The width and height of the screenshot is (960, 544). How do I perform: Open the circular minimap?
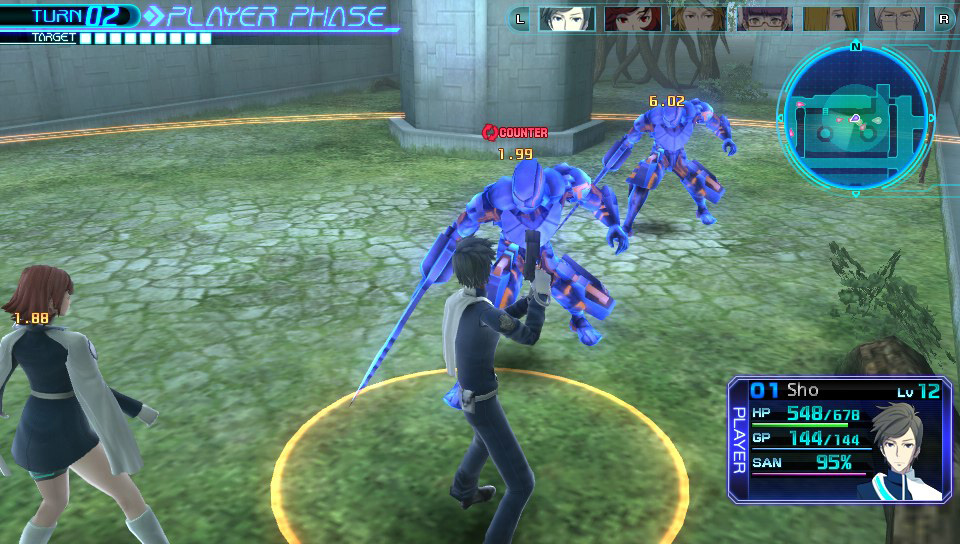[x=855, y=118]
